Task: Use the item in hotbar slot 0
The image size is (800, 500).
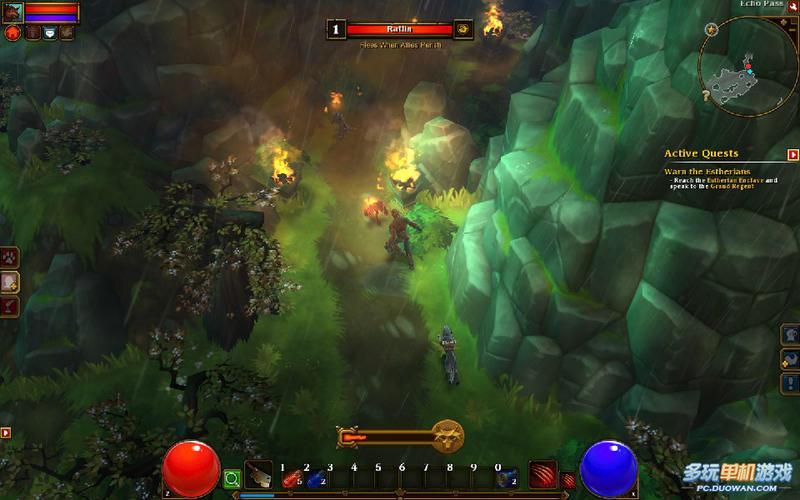Action: point(505,478)
